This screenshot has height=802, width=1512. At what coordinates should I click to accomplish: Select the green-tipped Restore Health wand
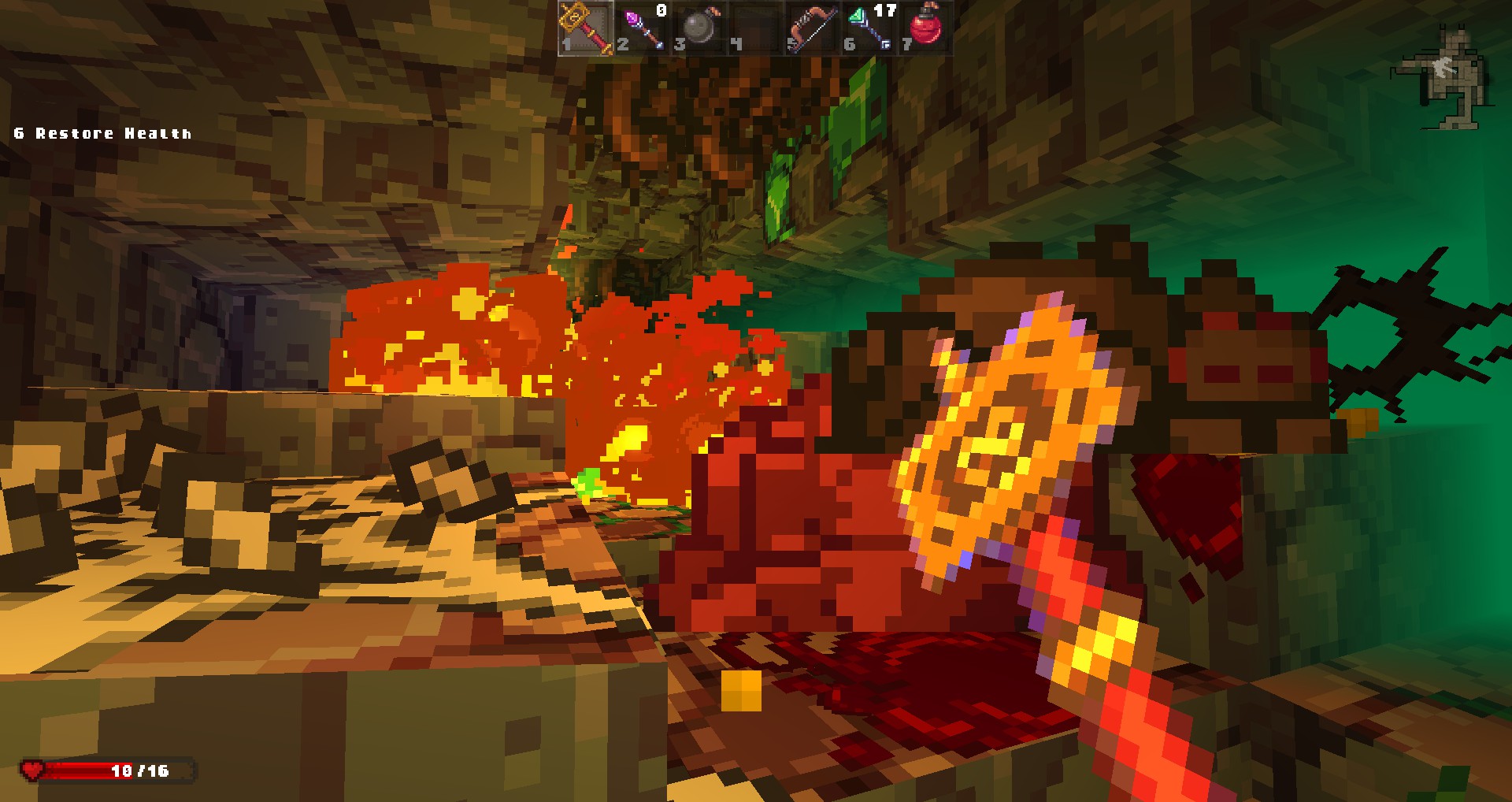[x=869, y=28]
